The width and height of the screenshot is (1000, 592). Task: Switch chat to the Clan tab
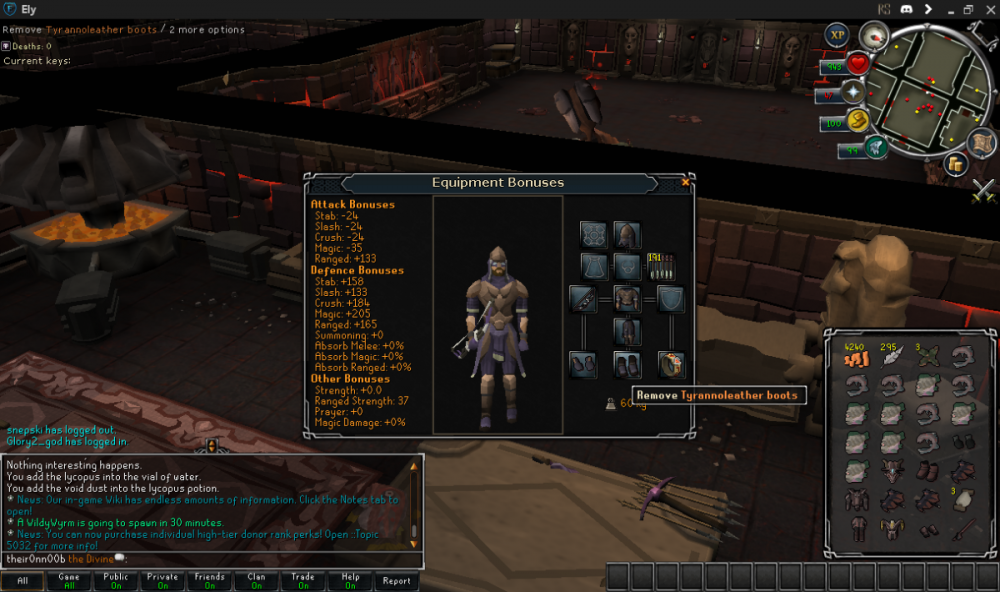[257, 580]
